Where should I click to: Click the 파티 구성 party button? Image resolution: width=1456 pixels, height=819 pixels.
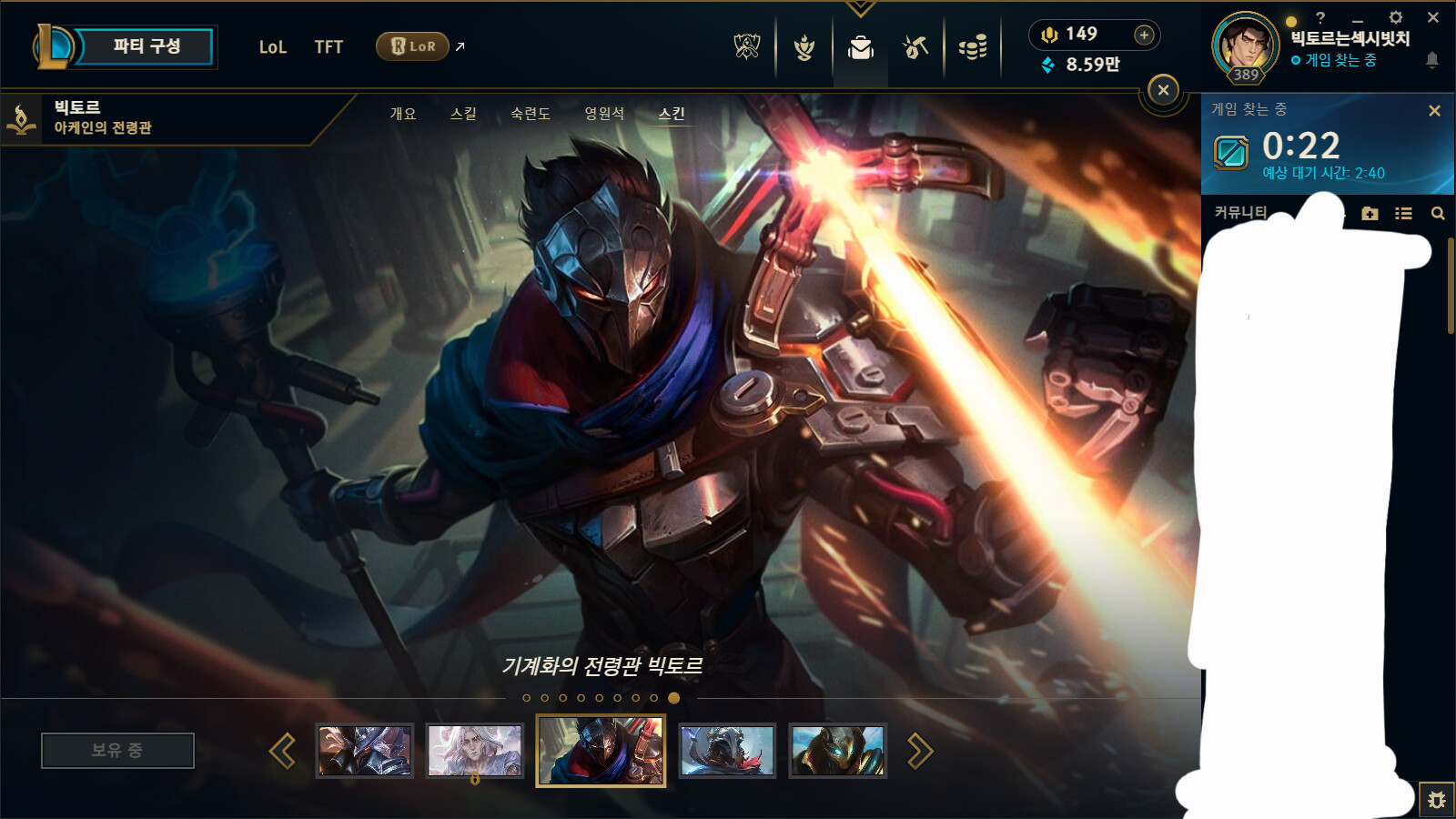tap(146, 46)
